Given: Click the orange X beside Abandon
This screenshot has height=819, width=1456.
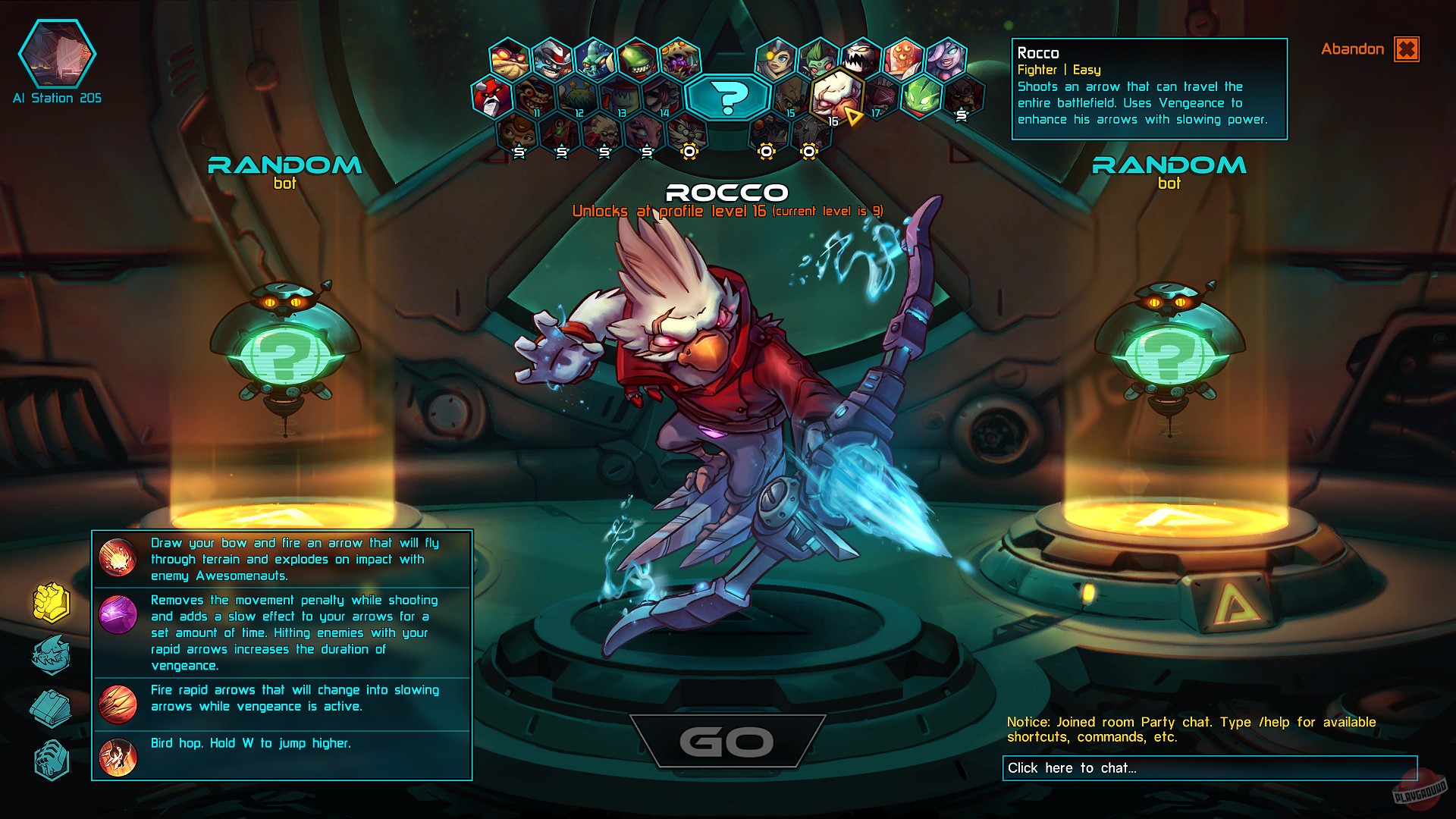Looking at the screenshot, I should click(1407, 49).
